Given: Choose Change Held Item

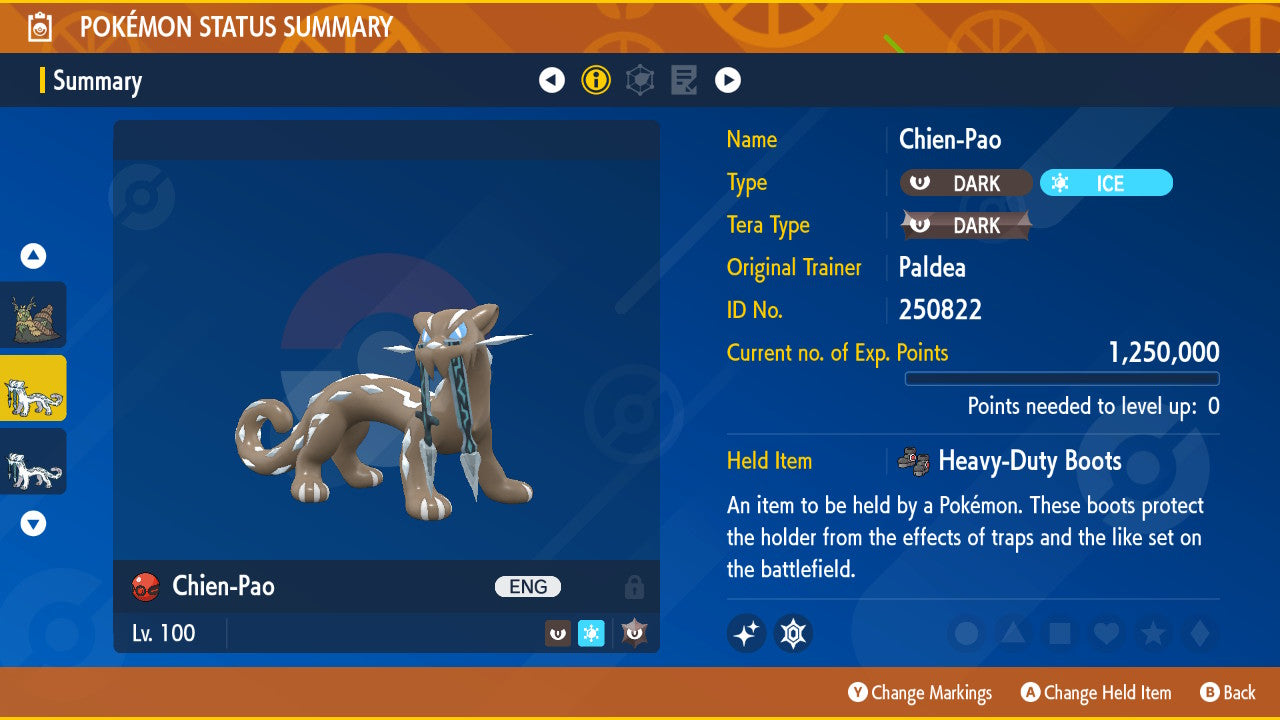Looking at the screenshot, I should tap(1096, 692).
